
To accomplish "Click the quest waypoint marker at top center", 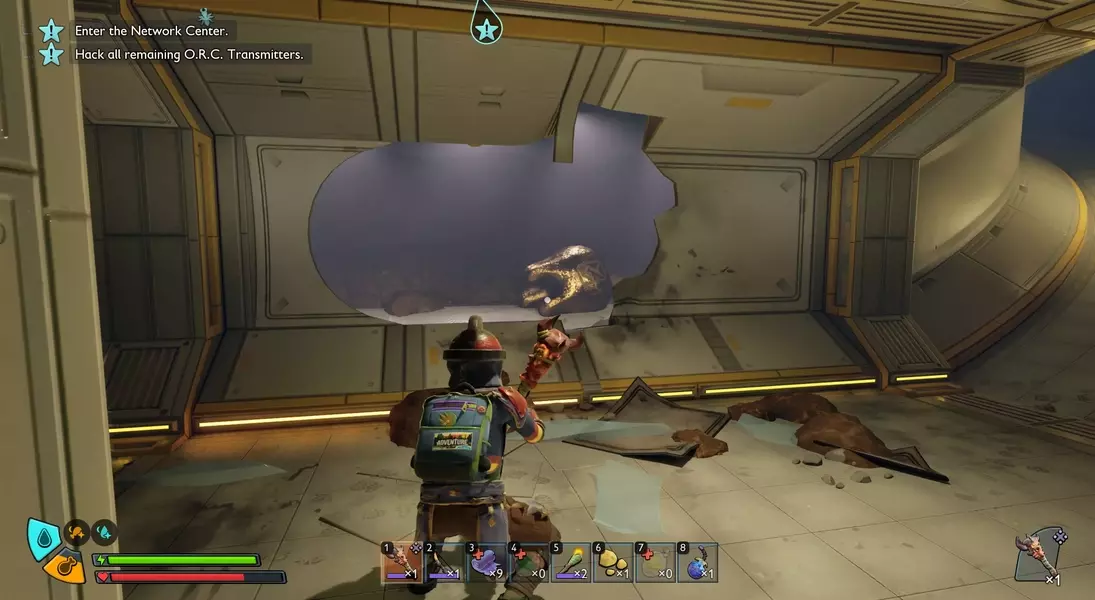I will tap(486, 29).
